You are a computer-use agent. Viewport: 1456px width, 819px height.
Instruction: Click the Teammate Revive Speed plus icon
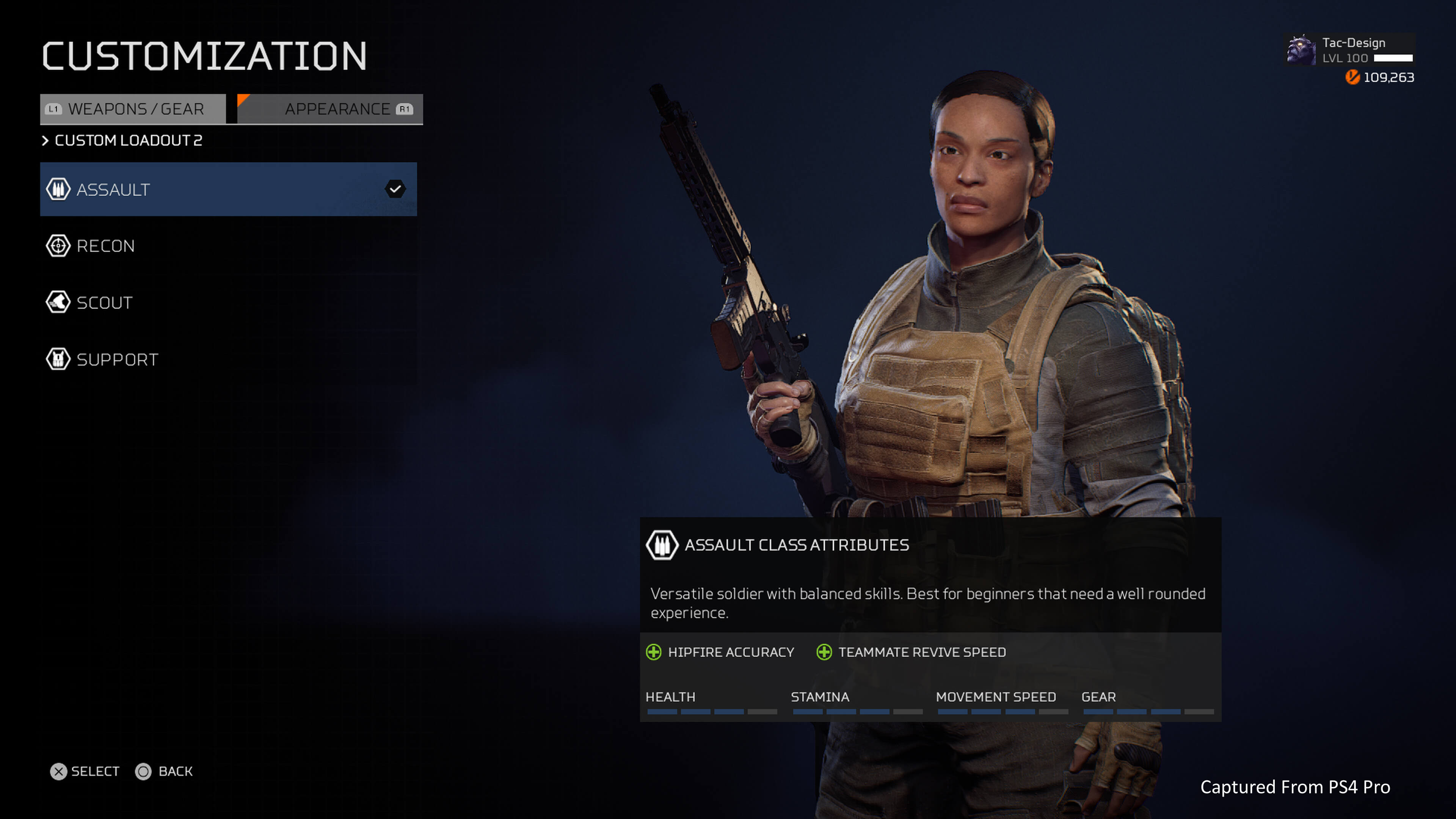pos(824,652)
